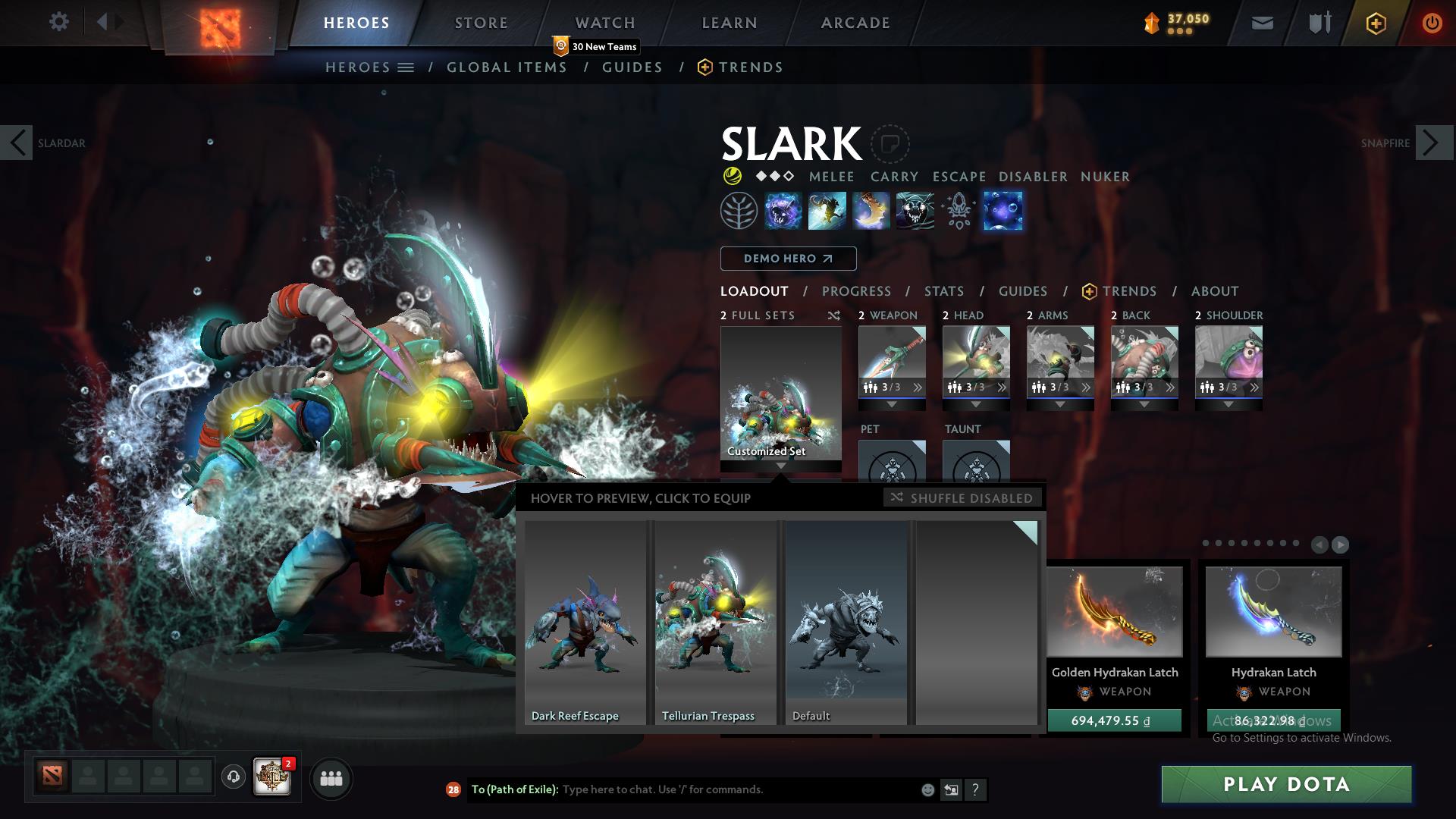Go to next hero Snapfire
This screenshot has height=819, width=1456.
[1433, 143]
